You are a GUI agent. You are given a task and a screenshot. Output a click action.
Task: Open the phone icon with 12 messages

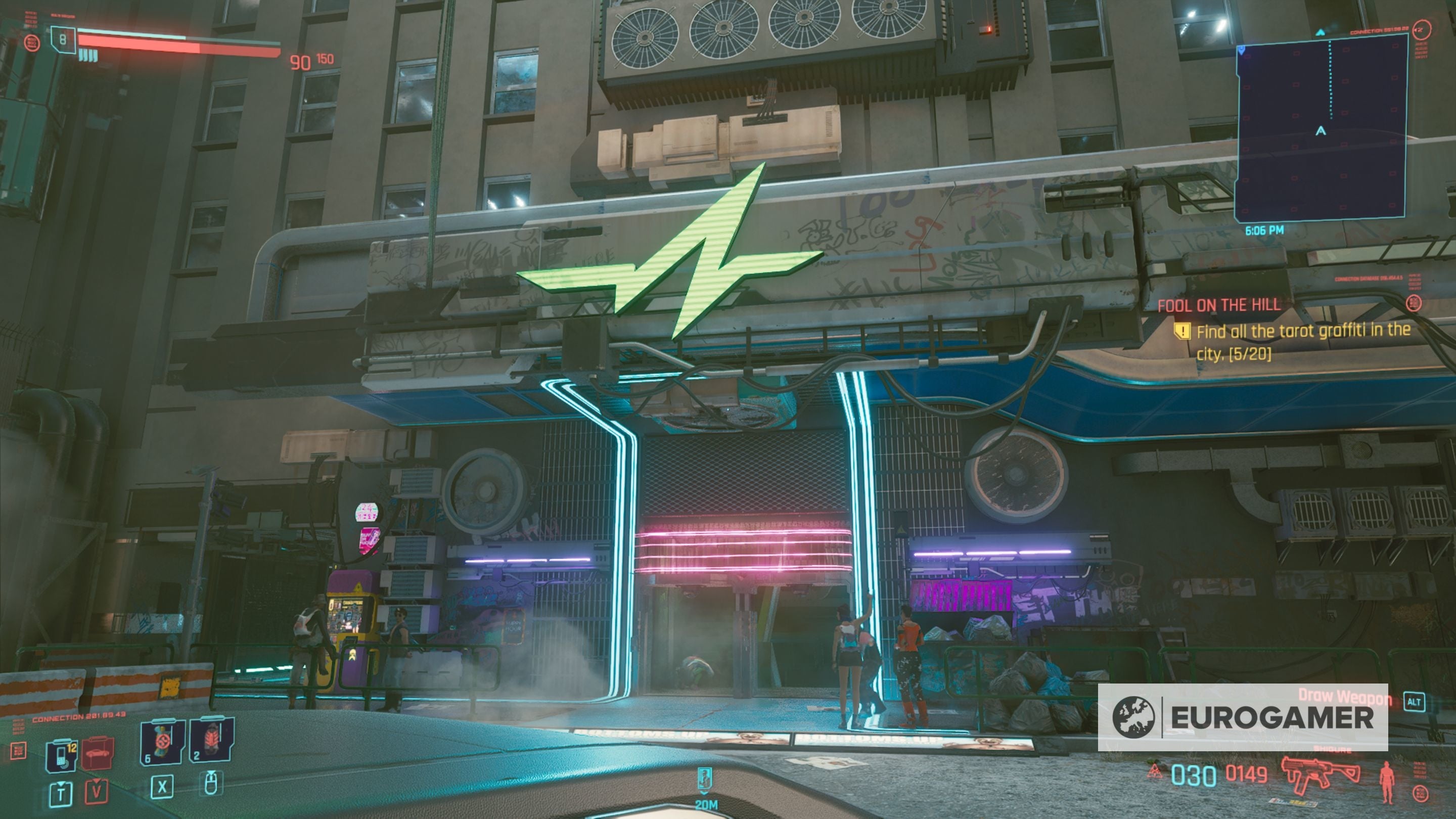tap(62, 755)
